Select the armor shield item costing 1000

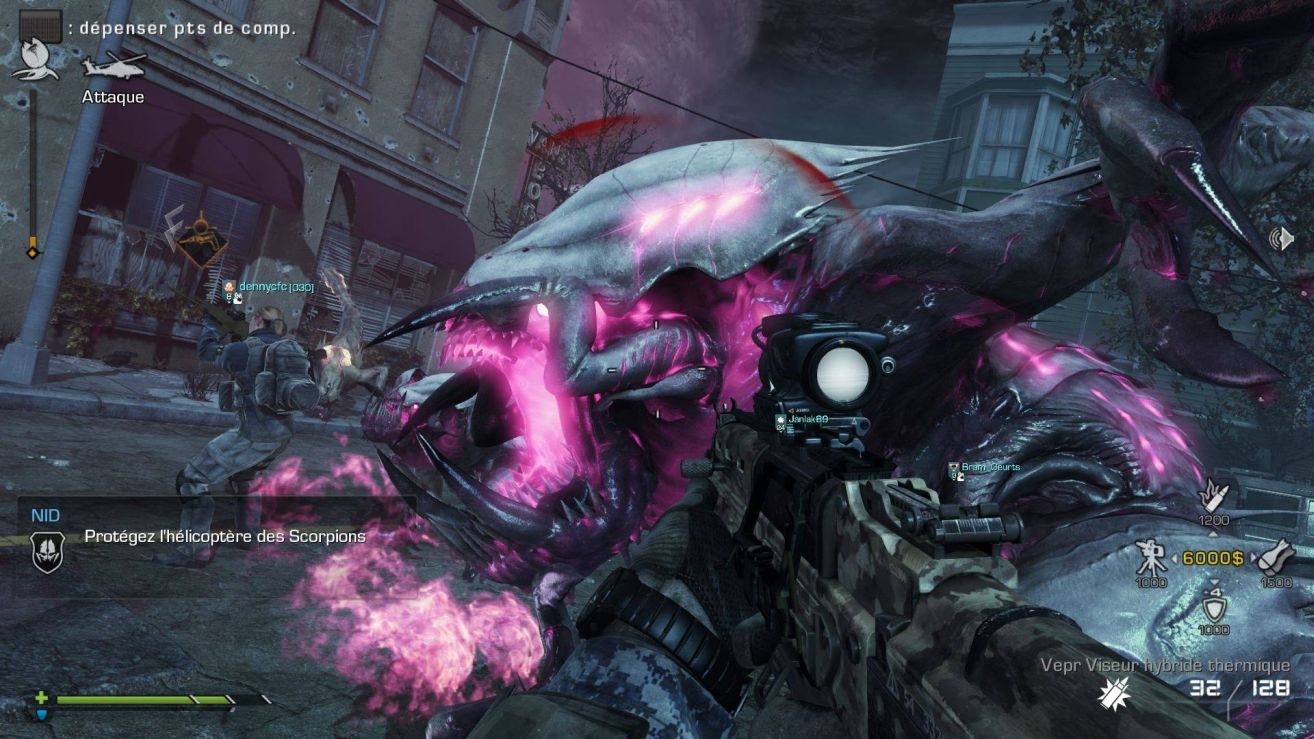click(1214, 605)
